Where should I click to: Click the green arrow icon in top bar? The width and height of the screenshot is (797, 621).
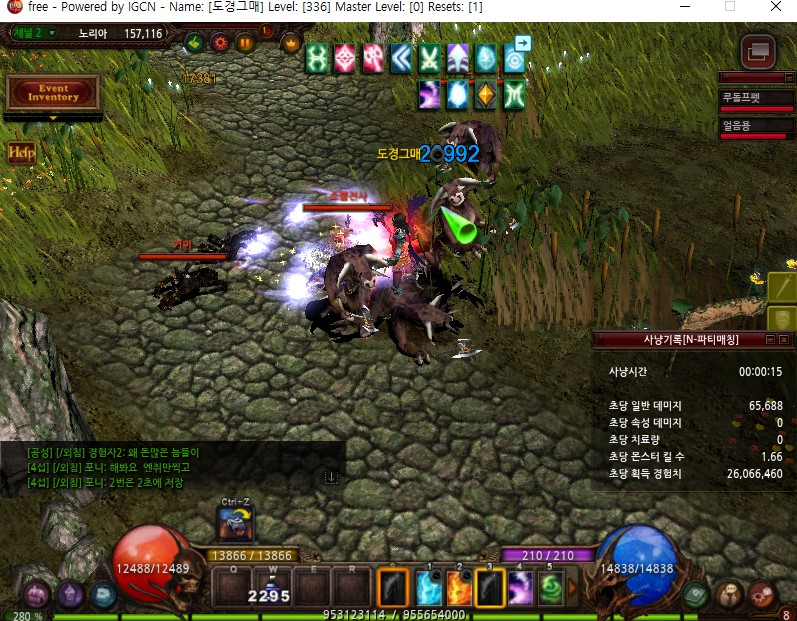(194, 43)
